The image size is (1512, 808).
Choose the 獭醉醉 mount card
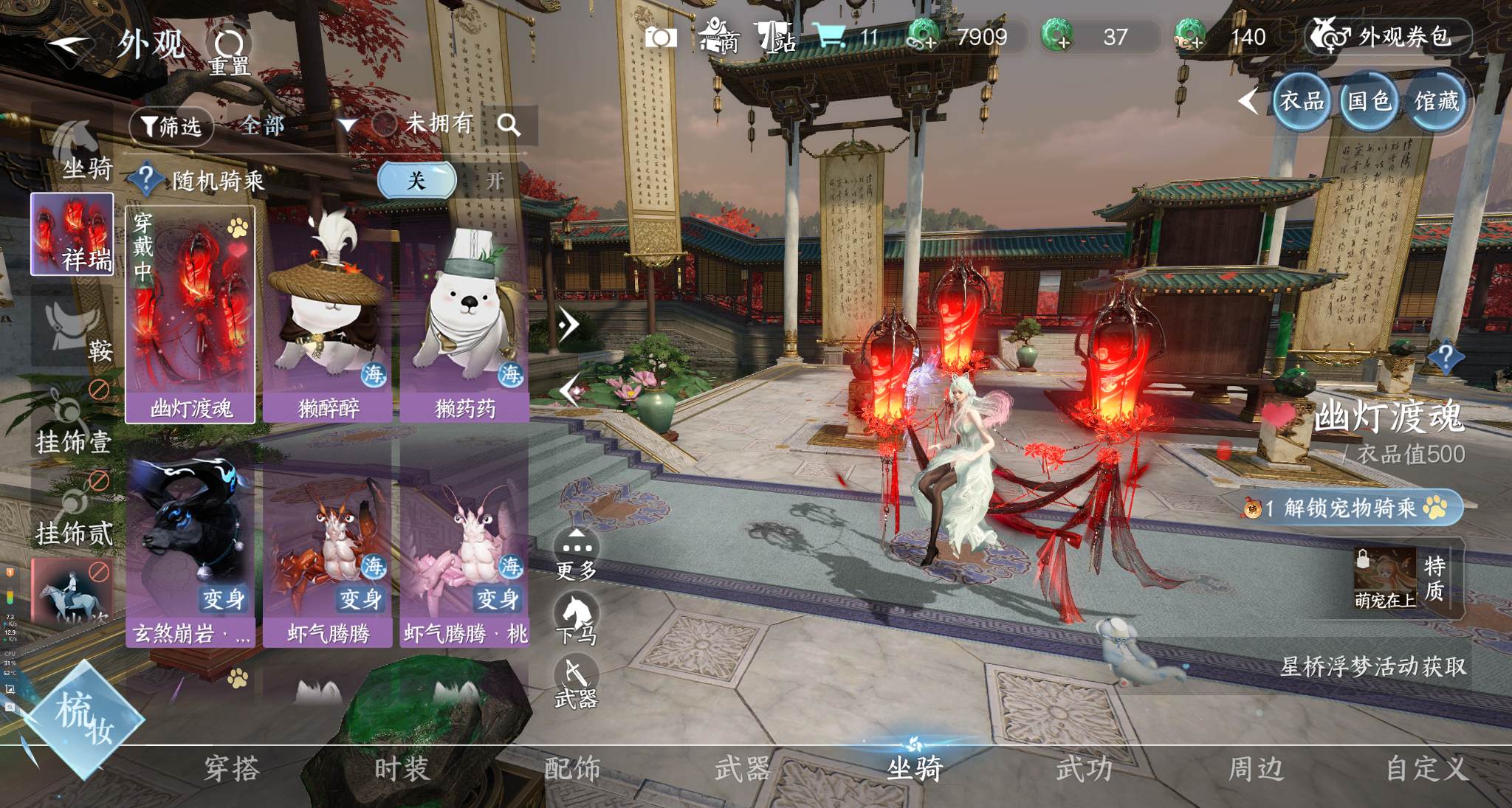328,315
